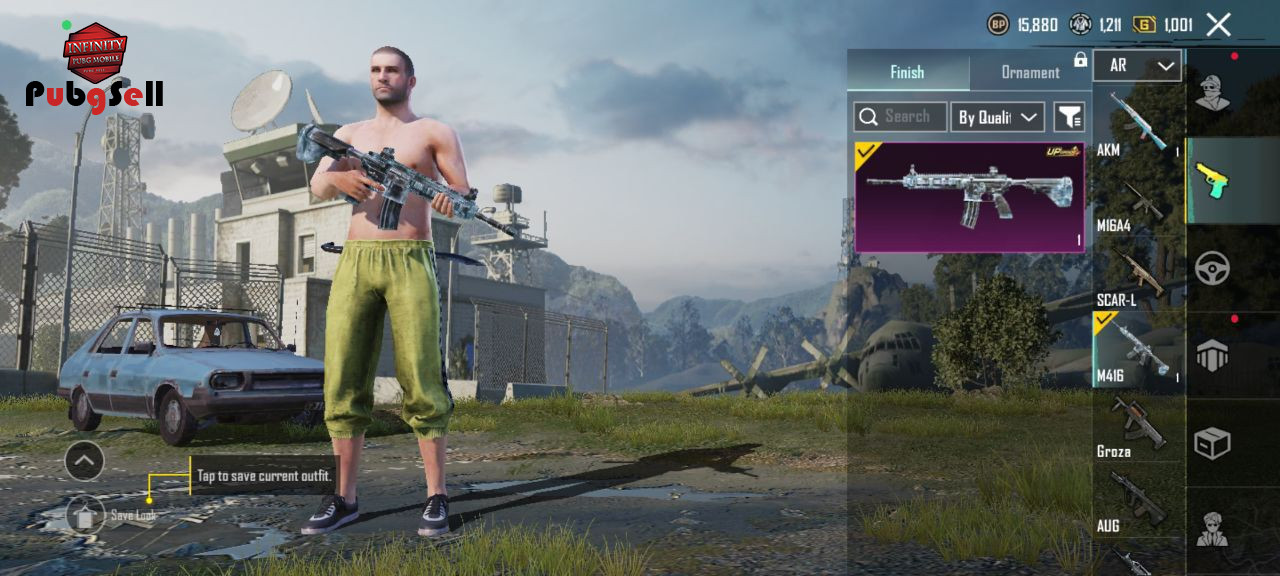1280x576 pixels.
Task: Click the skin search field
Action: [900, 117]
